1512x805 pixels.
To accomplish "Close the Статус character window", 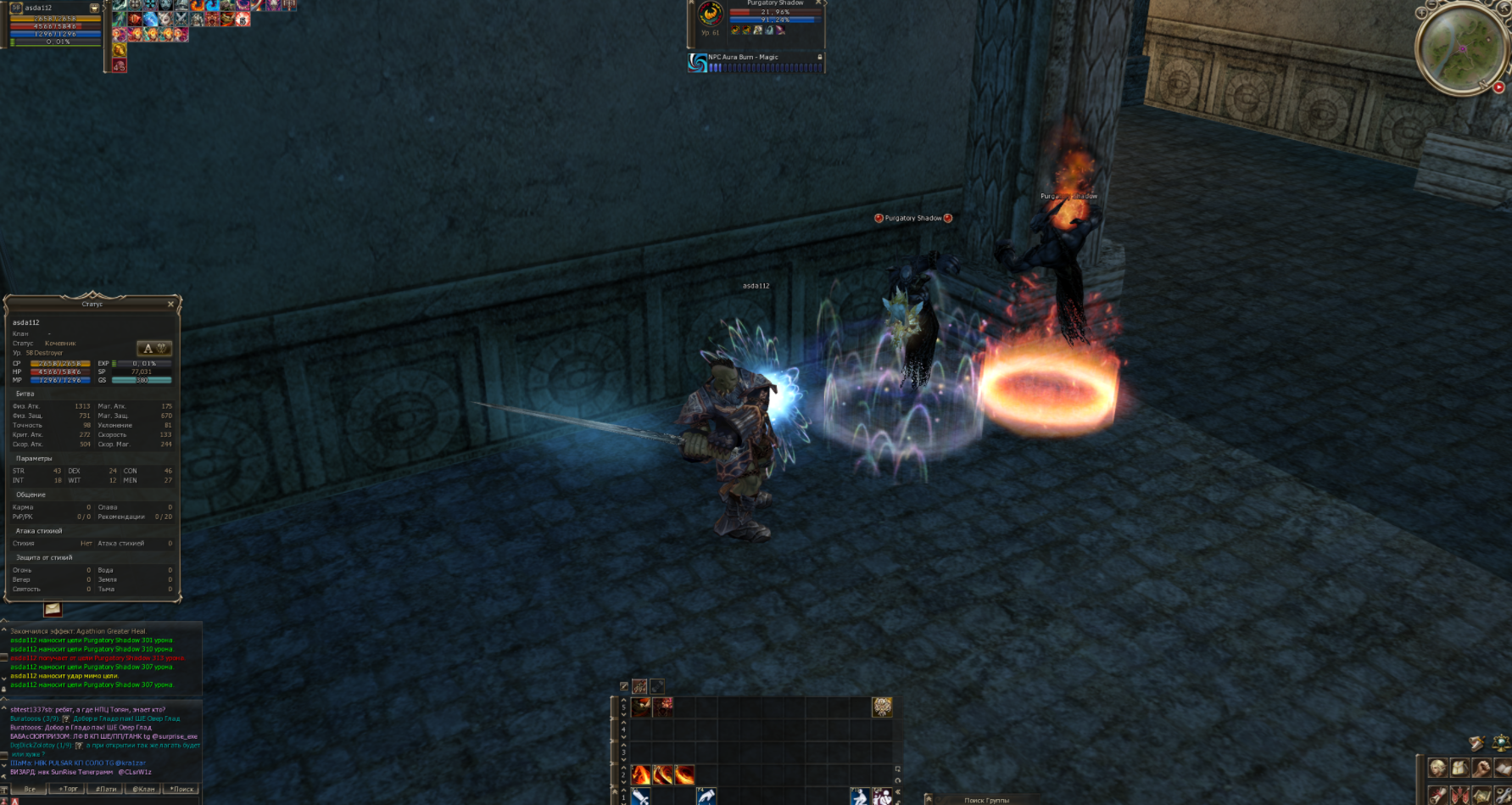I will [x=170, y=304].
